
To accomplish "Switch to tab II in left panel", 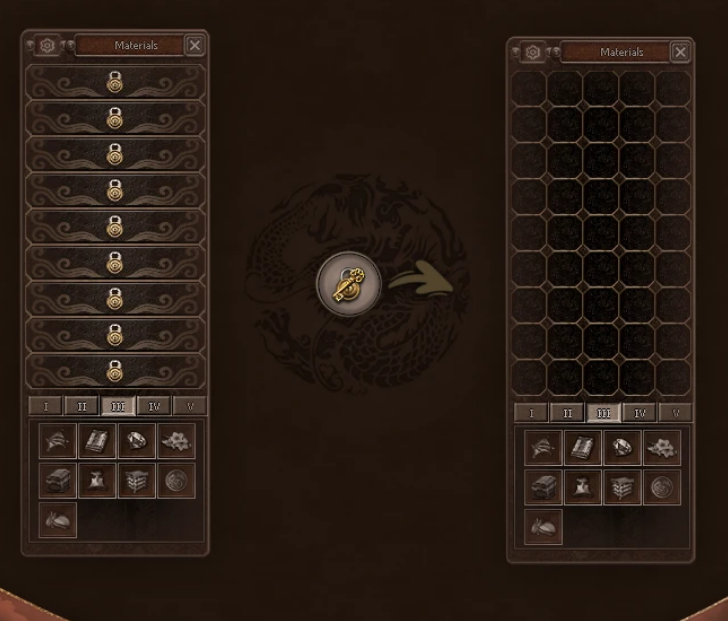I will (x=81, y=406).
